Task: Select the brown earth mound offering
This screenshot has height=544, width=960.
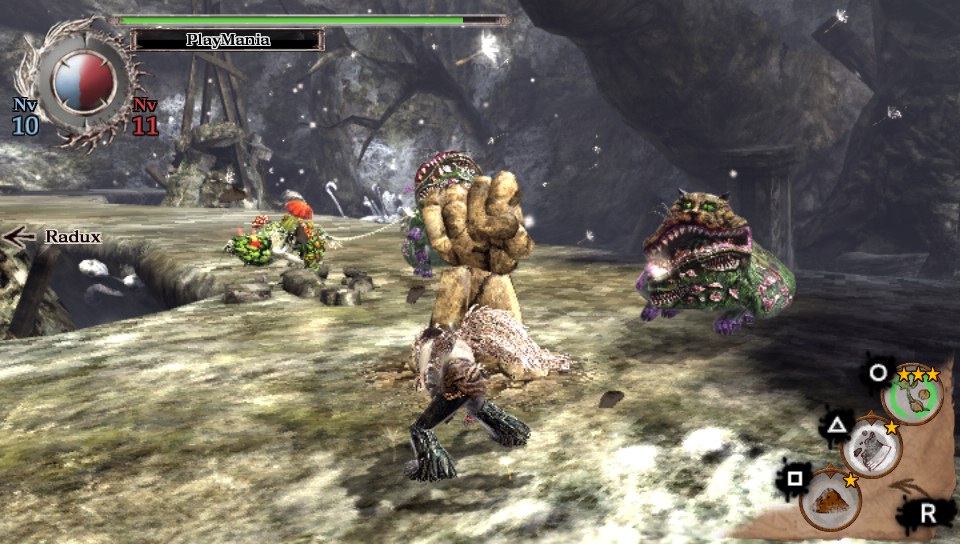Action: (x=829, y=500)
